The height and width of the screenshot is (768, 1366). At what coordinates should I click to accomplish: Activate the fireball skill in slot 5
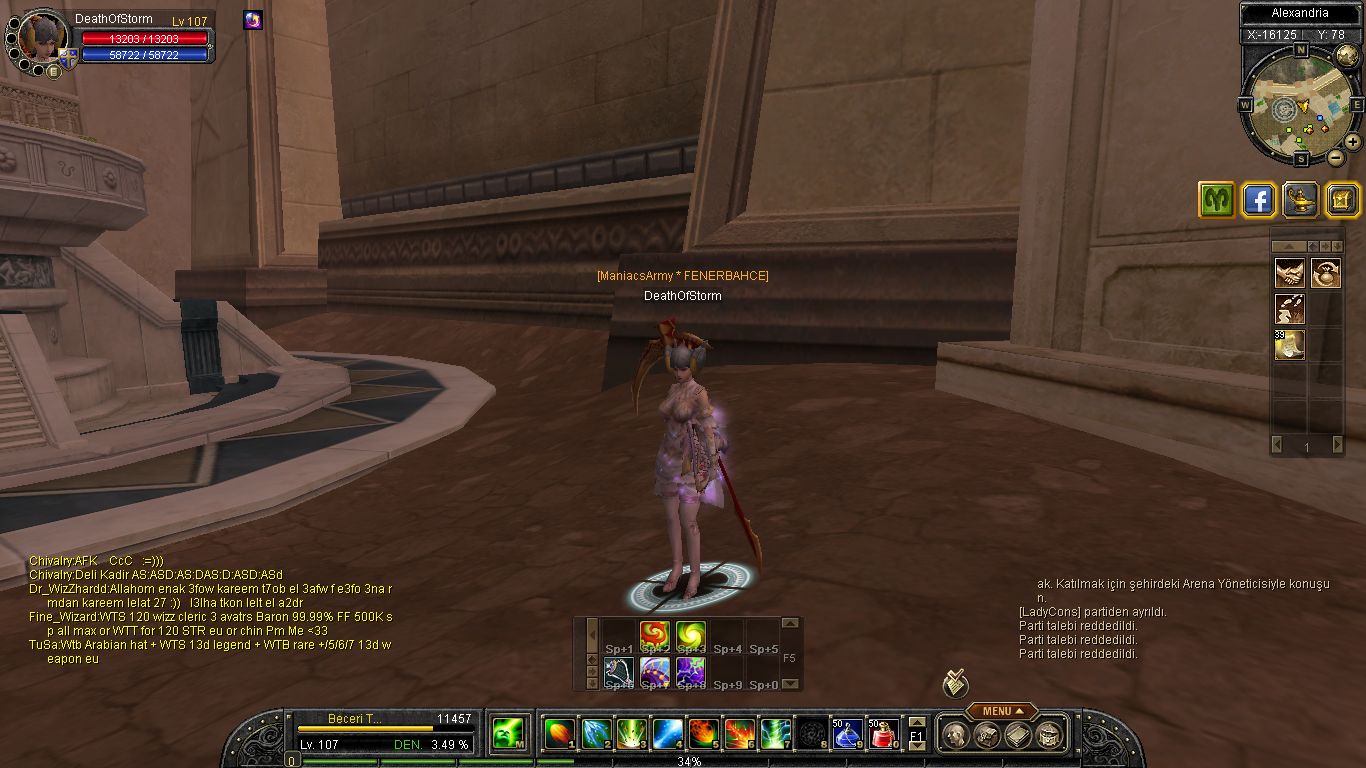(703, 735)
